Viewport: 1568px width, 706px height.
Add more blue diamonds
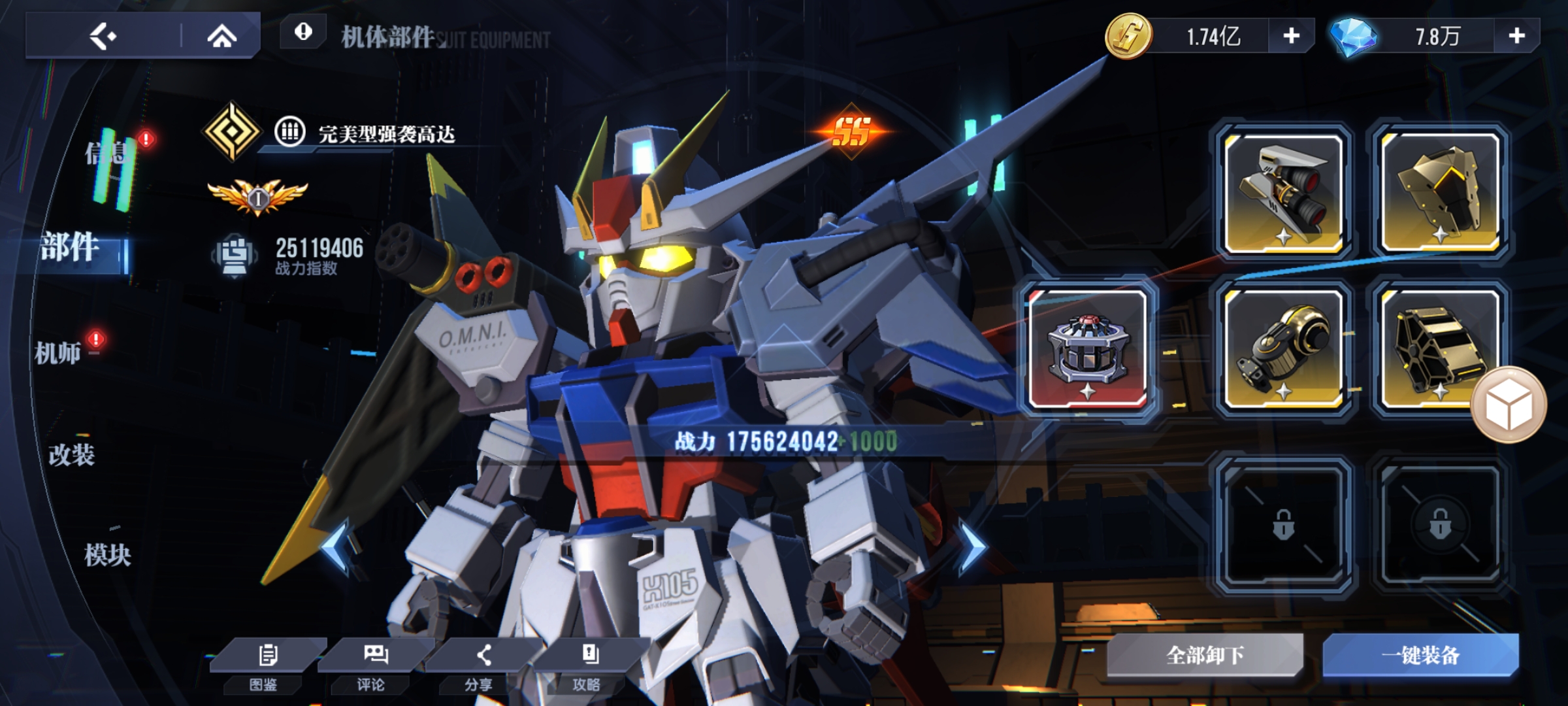pos(1516,36)
